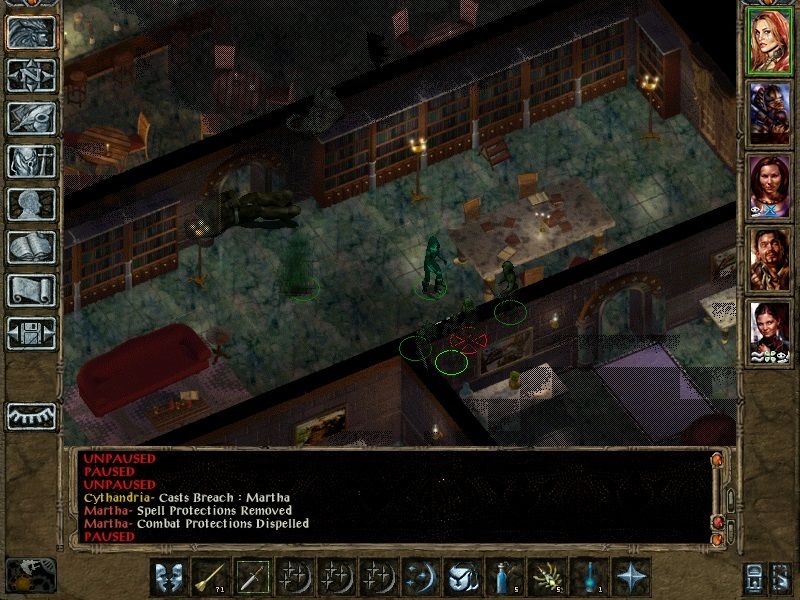Open the priest scroll from the sidebar
Screen dimensions: 800x600
pos(31,290)
